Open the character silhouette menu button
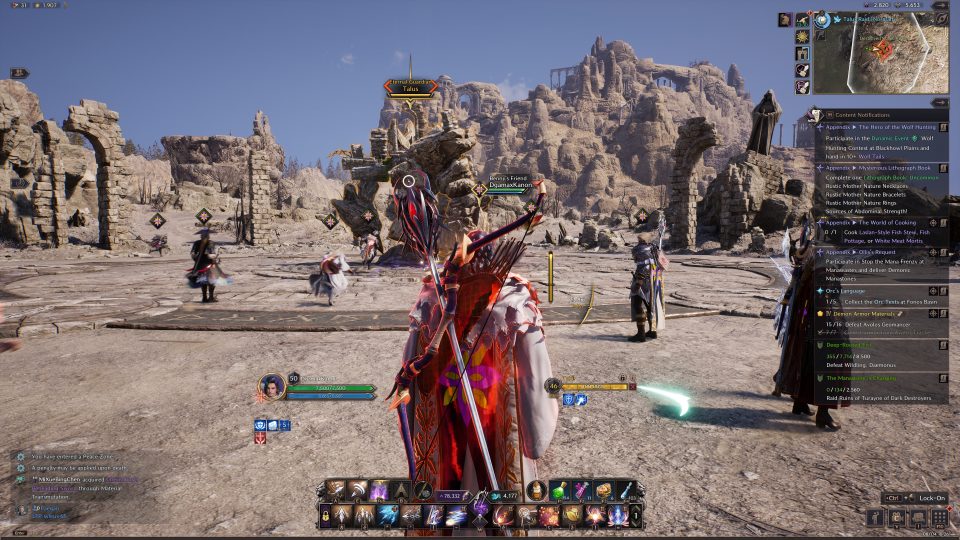The image size is (960, 540). click(874, 517)
